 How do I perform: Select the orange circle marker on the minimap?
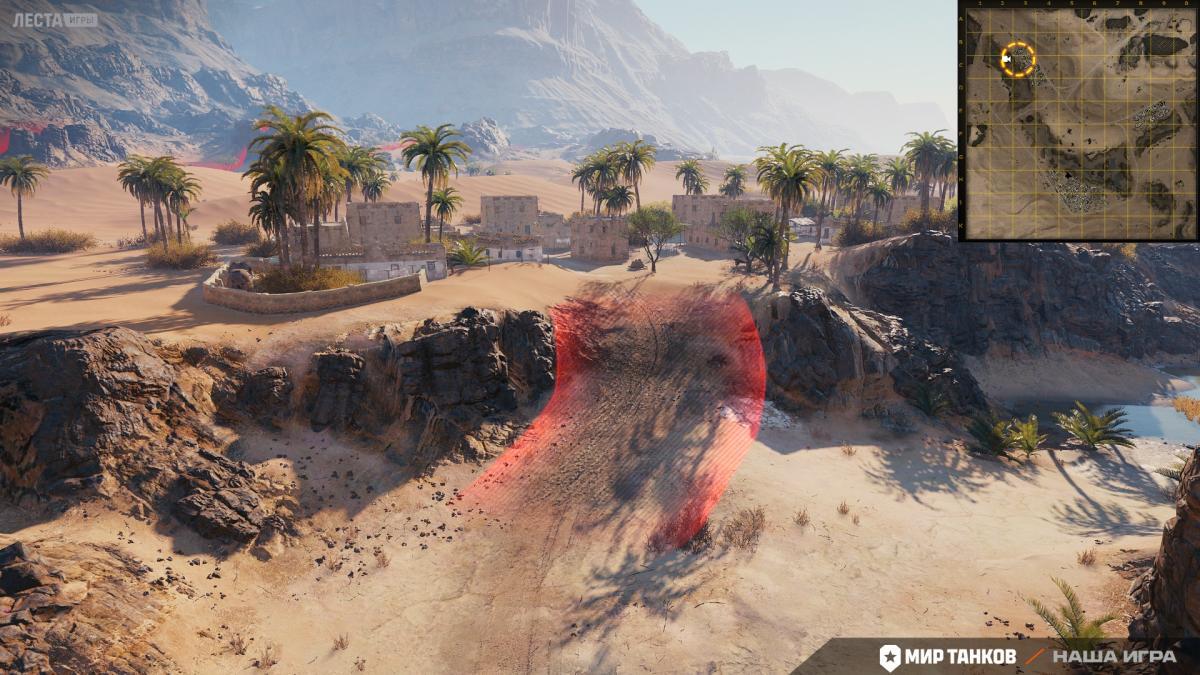point(1018,59)
